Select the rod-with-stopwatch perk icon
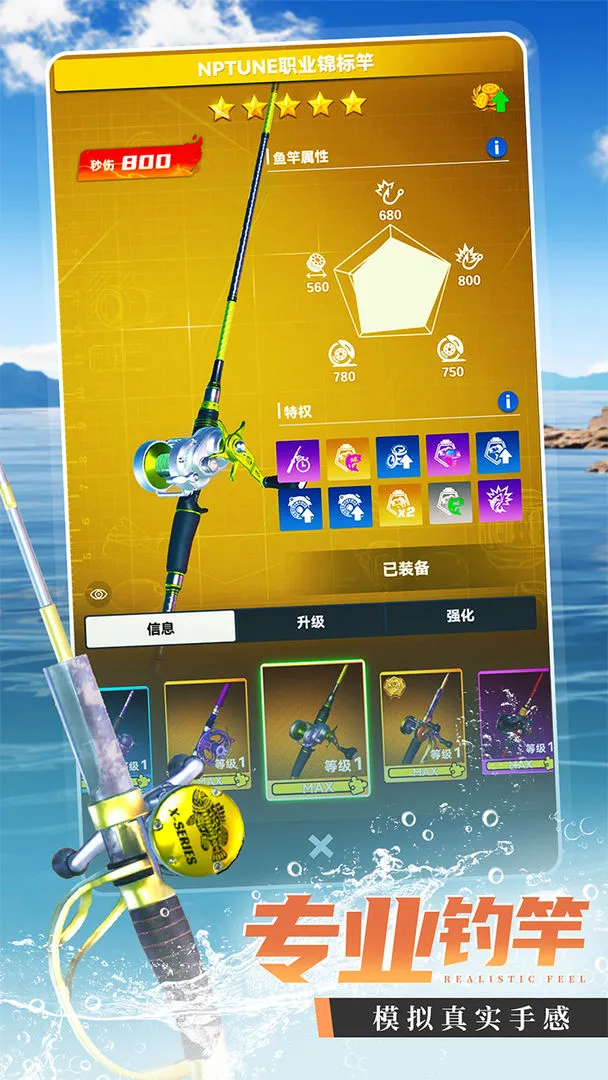Viewport: 608px width, 1080px height. pos(298,461)
